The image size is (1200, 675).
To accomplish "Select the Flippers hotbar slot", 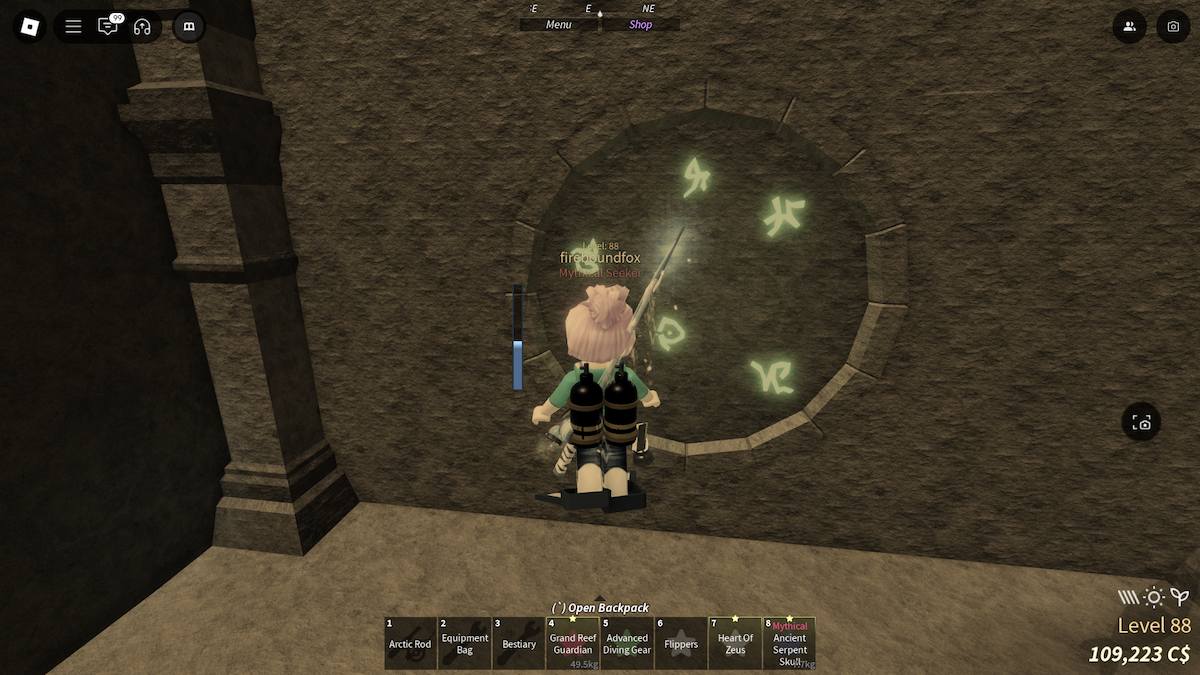I will point(681,643).
